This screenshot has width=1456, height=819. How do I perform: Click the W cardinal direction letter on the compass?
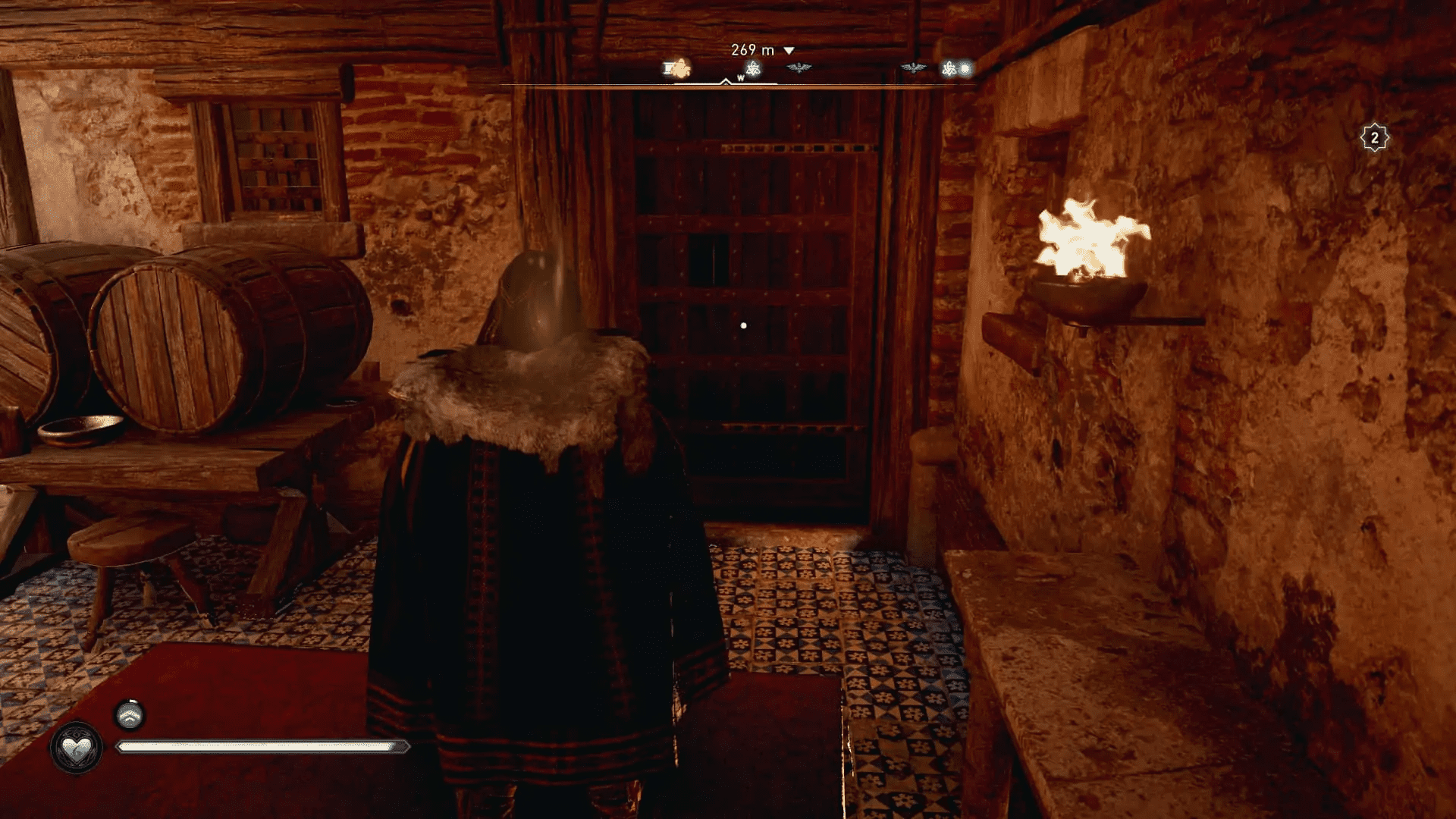tap(741, 78)
